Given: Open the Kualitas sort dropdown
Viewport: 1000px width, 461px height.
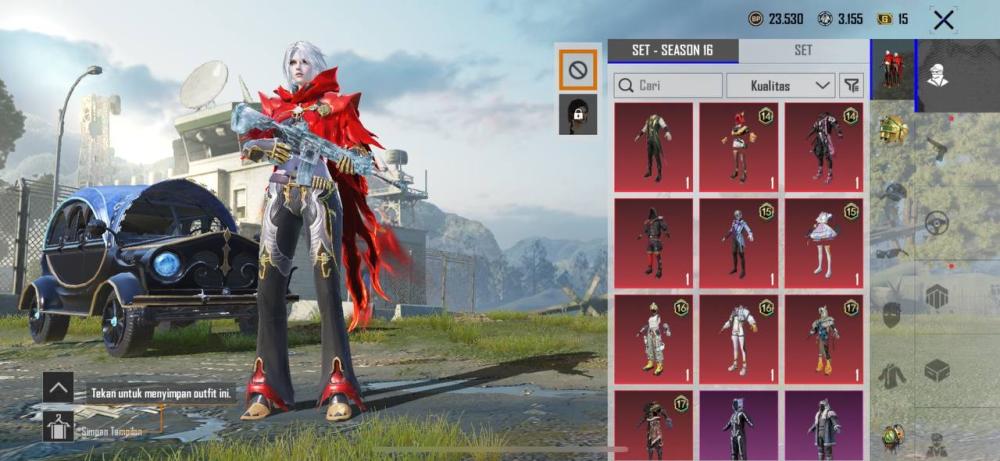Looking at the screenshot, I should pyautogui.click(x=780, y=86).
